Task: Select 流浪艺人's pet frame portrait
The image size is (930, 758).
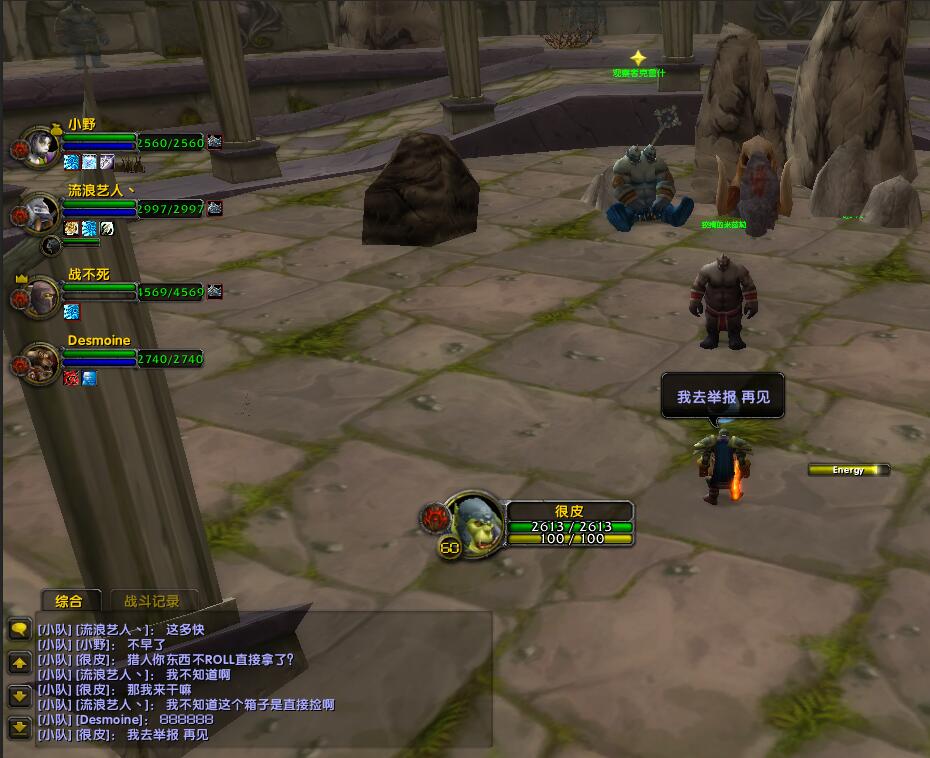Action: click(x=52, y=245)
